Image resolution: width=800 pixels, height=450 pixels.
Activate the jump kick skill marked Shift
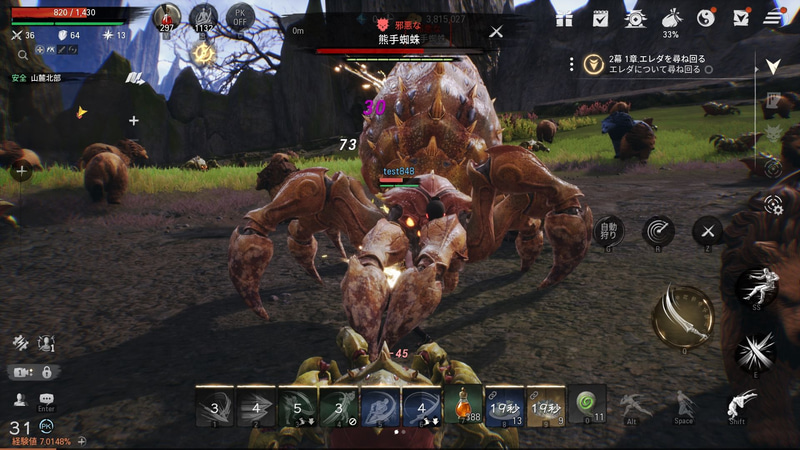737,404
